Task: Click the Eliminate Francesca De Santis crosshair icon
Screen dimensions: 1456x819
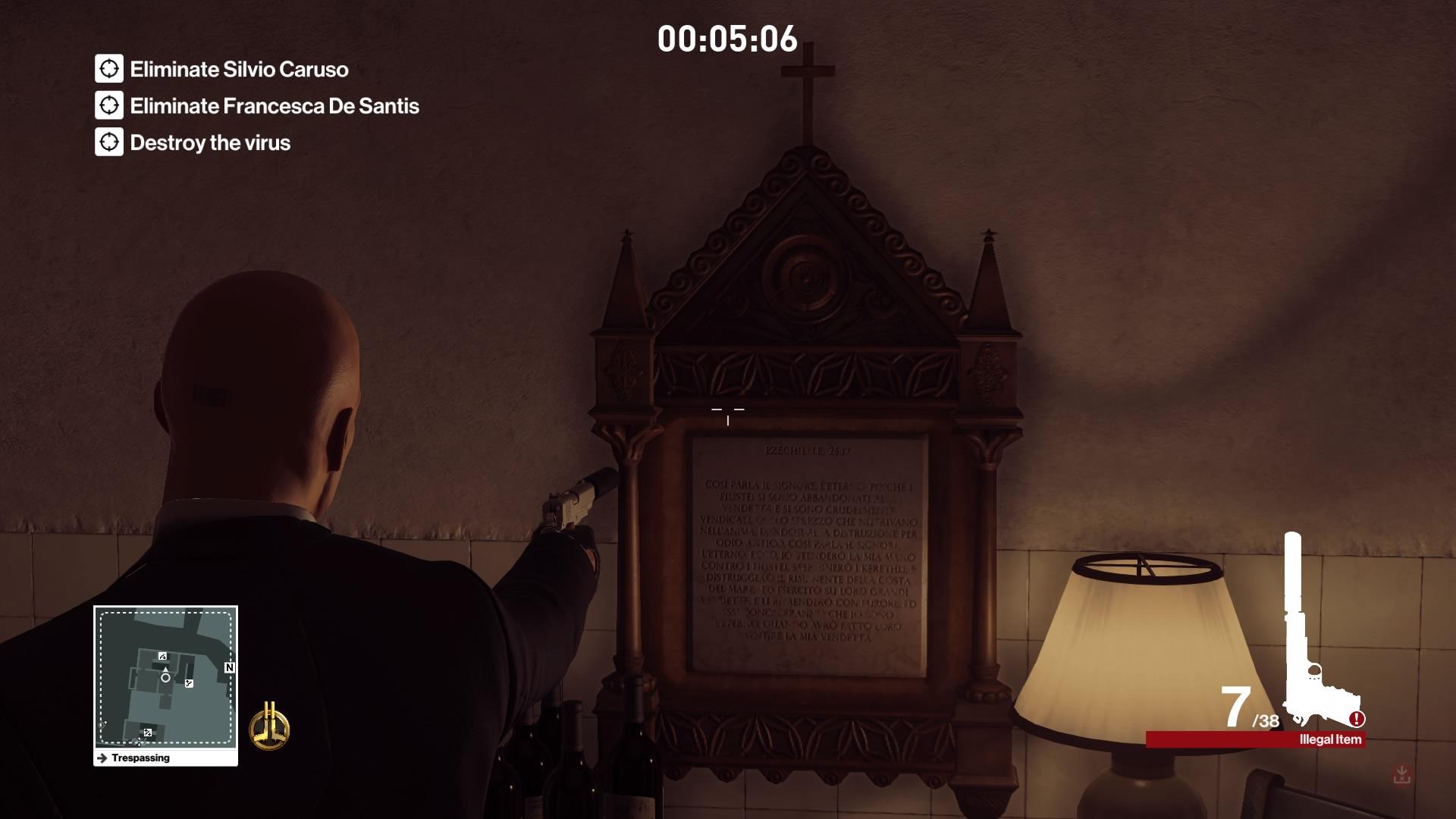Action: 108,106
